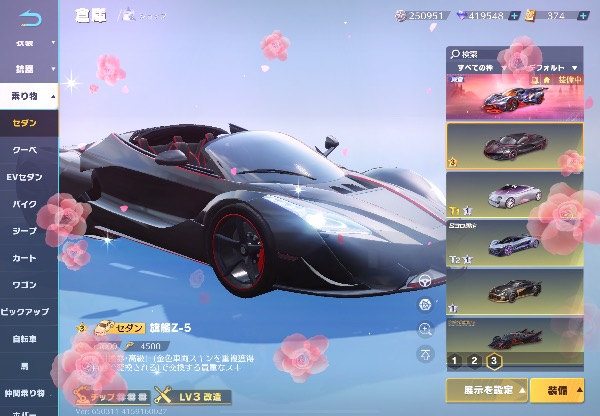Show the 自転車 category
Viewport: 600px width, 416px height.
(x=27, y=337)
